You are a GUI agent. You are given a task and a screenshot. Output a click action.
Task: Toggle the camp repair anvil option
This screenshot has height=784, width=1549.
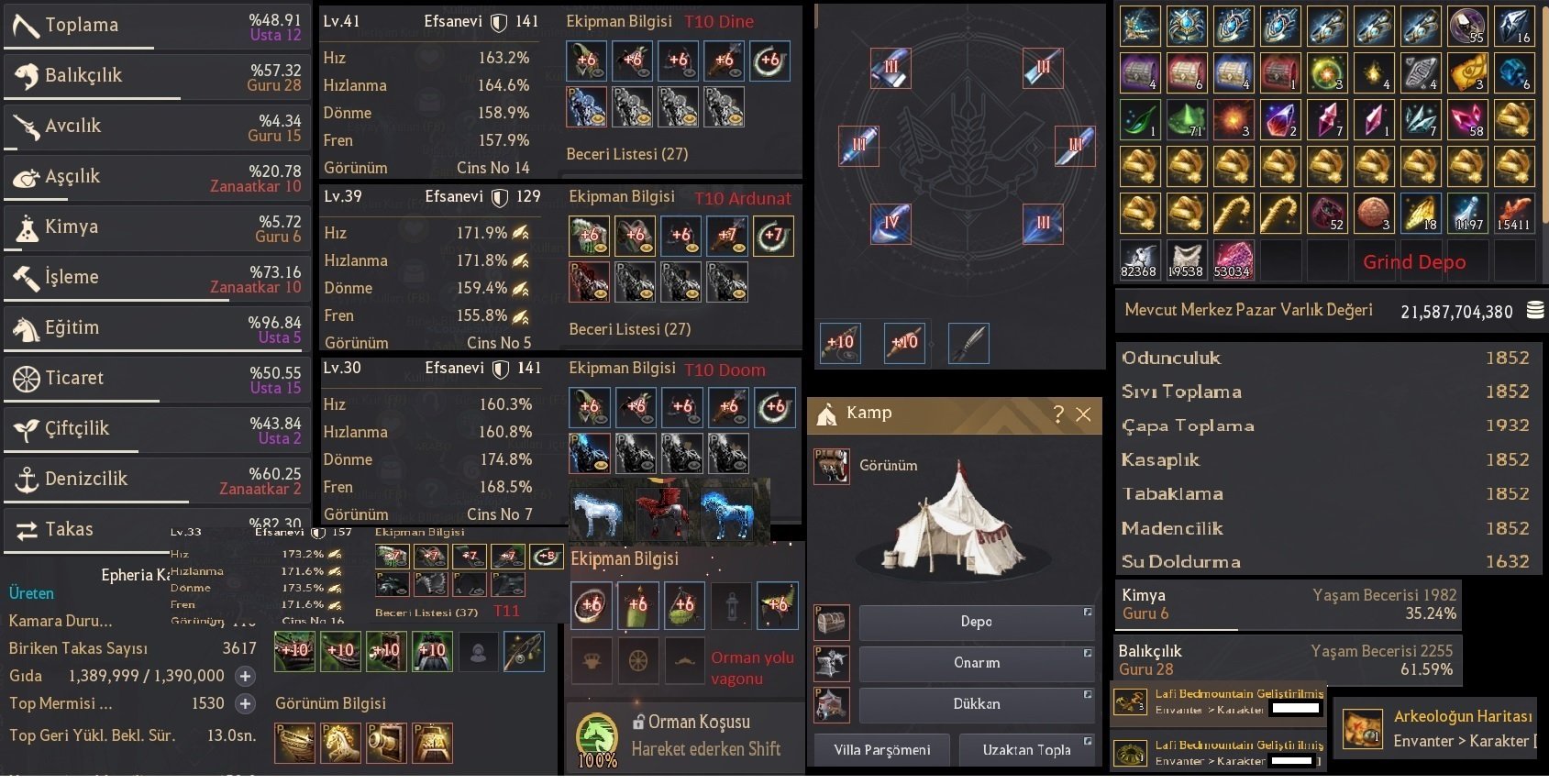coord(832,664)
